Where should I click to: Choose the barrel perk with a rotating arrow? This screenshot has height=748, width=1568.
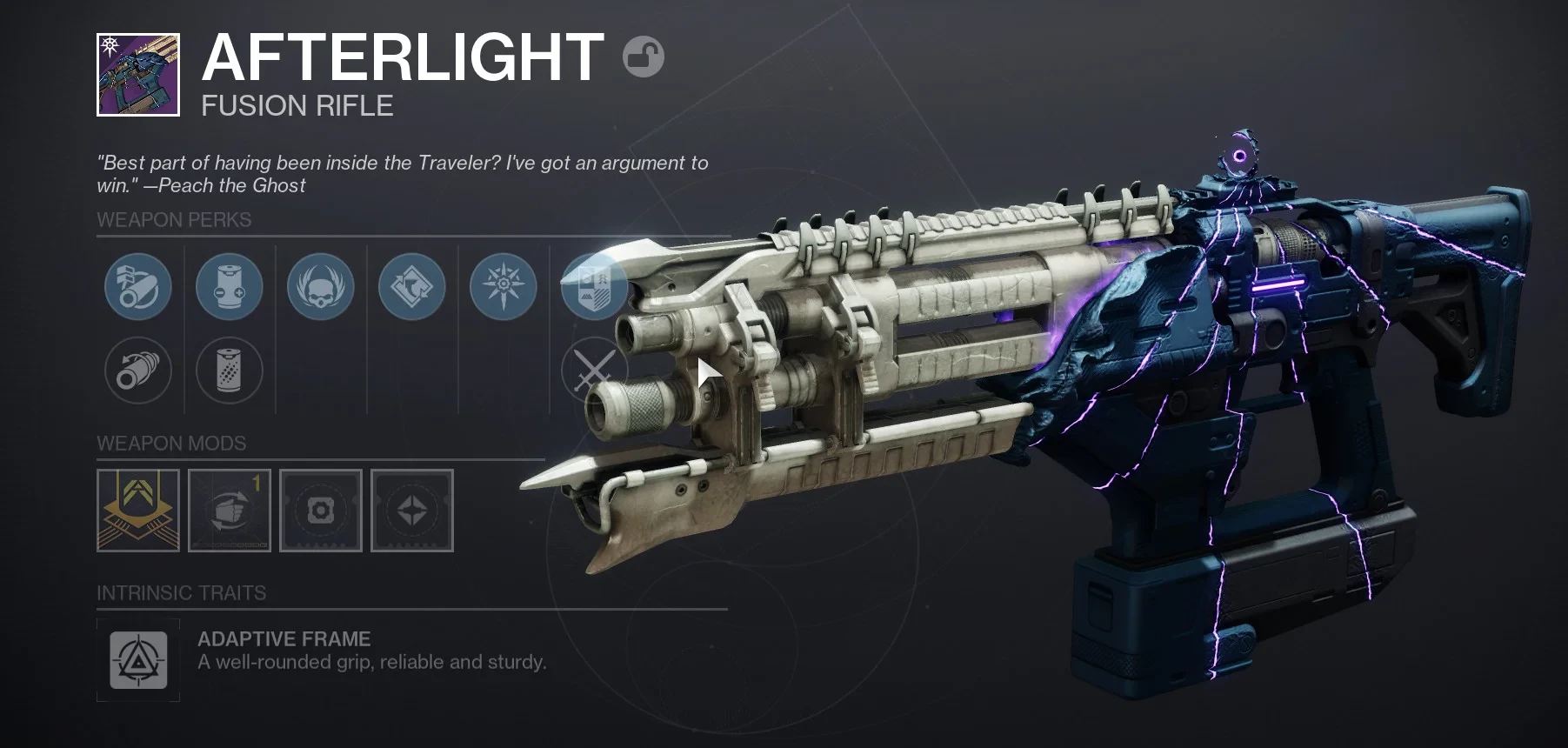[x=138, y=371]
